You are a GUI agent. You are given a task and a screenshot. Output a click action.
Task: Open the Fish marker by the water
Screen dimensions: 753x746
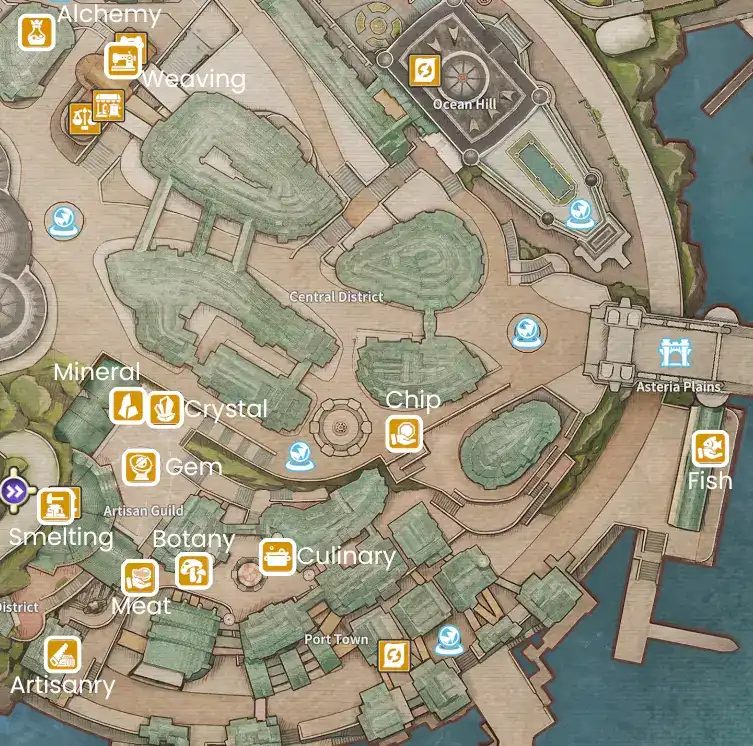(709, 448)
